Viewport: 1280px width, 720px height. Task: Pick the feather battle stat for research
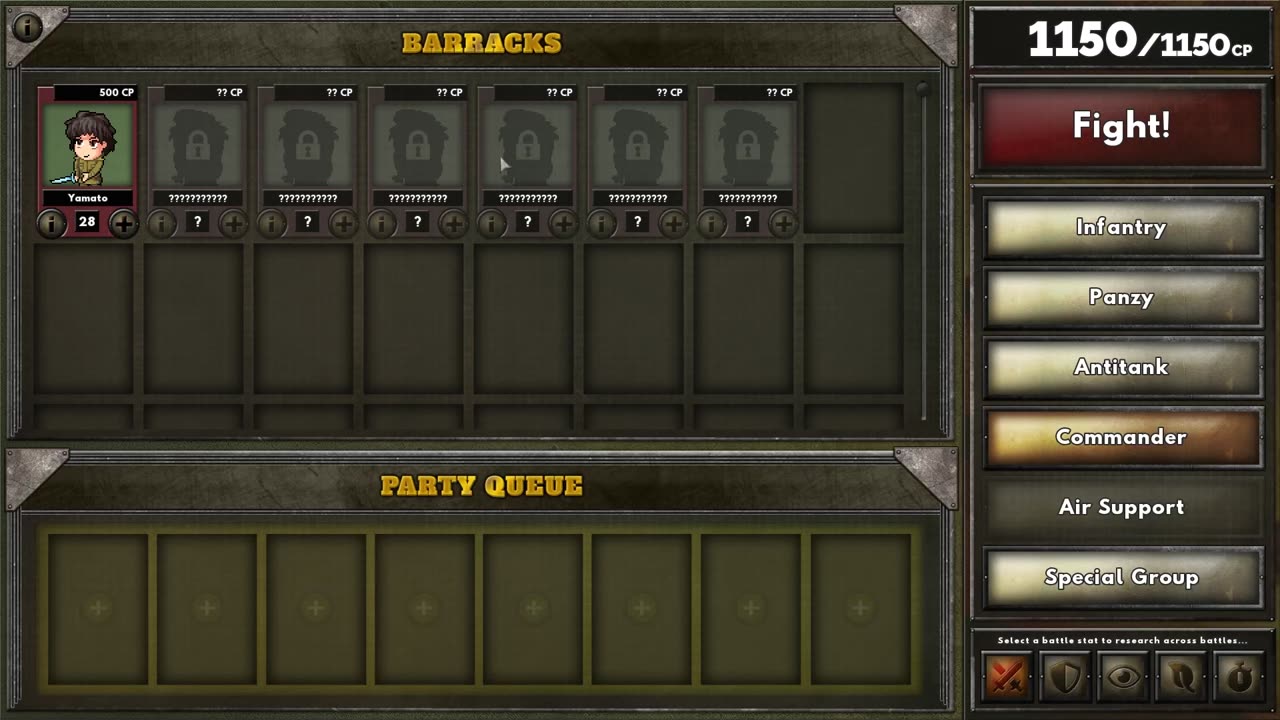coord(1181,678)
